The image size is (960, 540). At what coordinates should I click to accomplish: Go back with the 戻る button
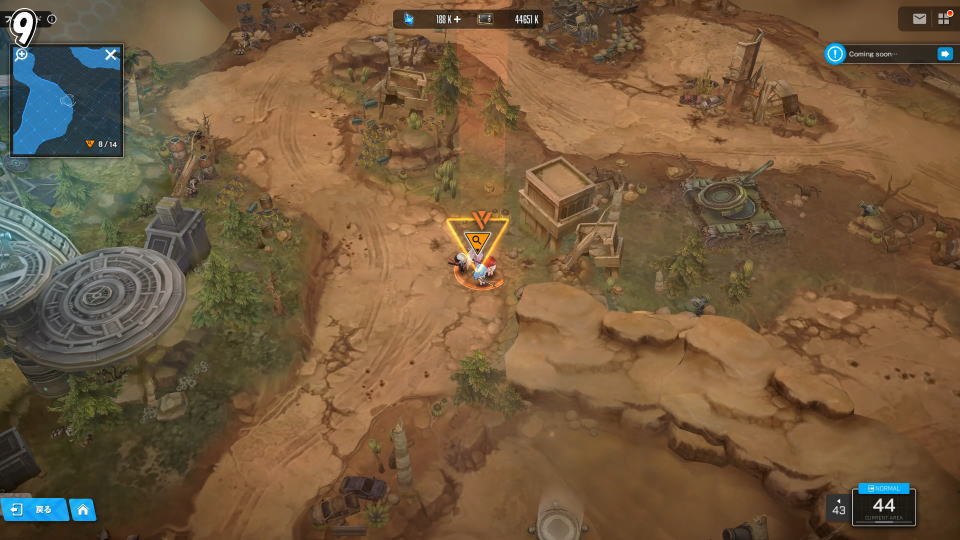tap(32, 510)
